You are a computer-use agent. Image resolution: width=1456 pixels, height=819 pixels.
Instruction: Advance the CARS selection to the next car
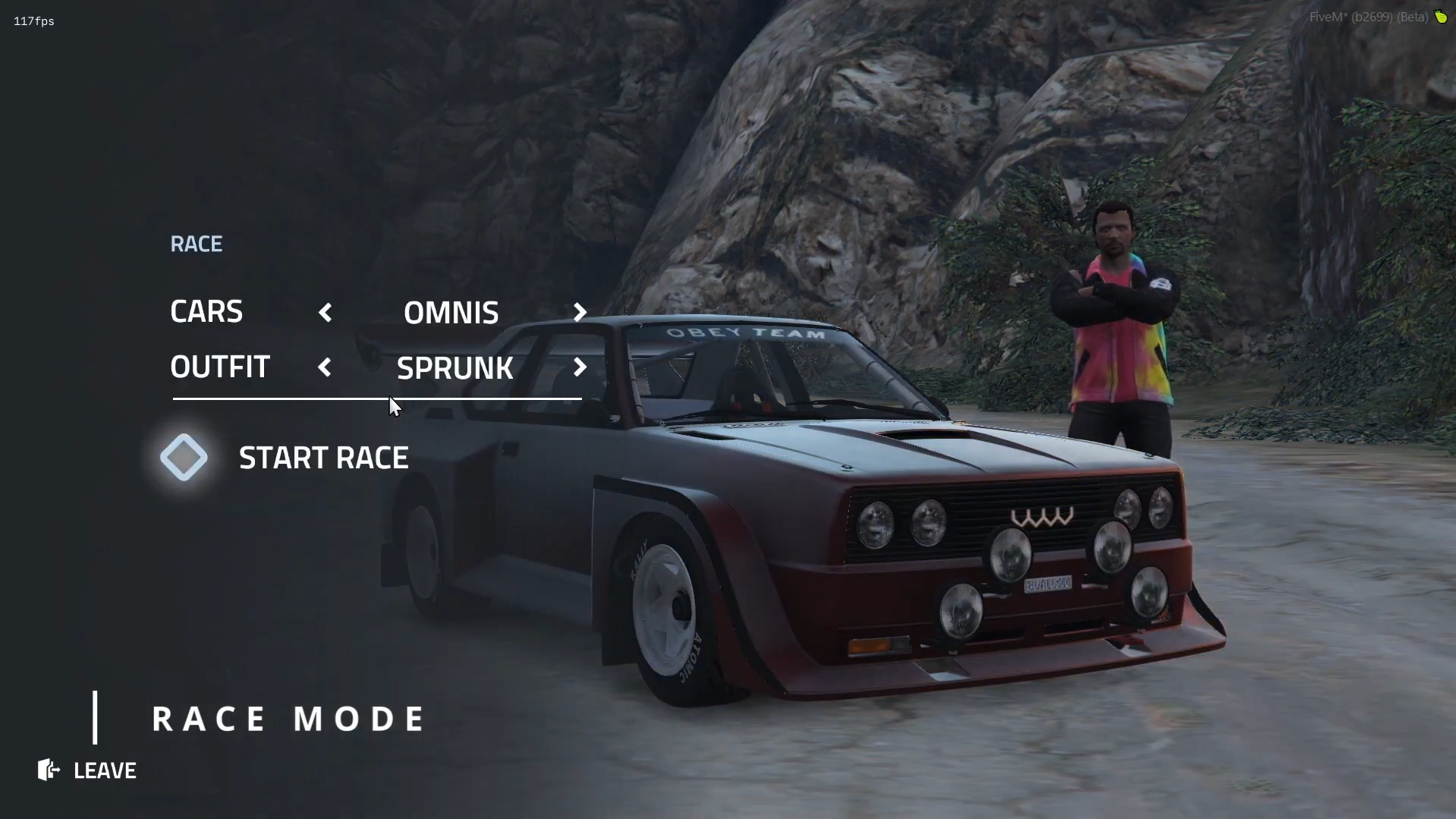579,312
